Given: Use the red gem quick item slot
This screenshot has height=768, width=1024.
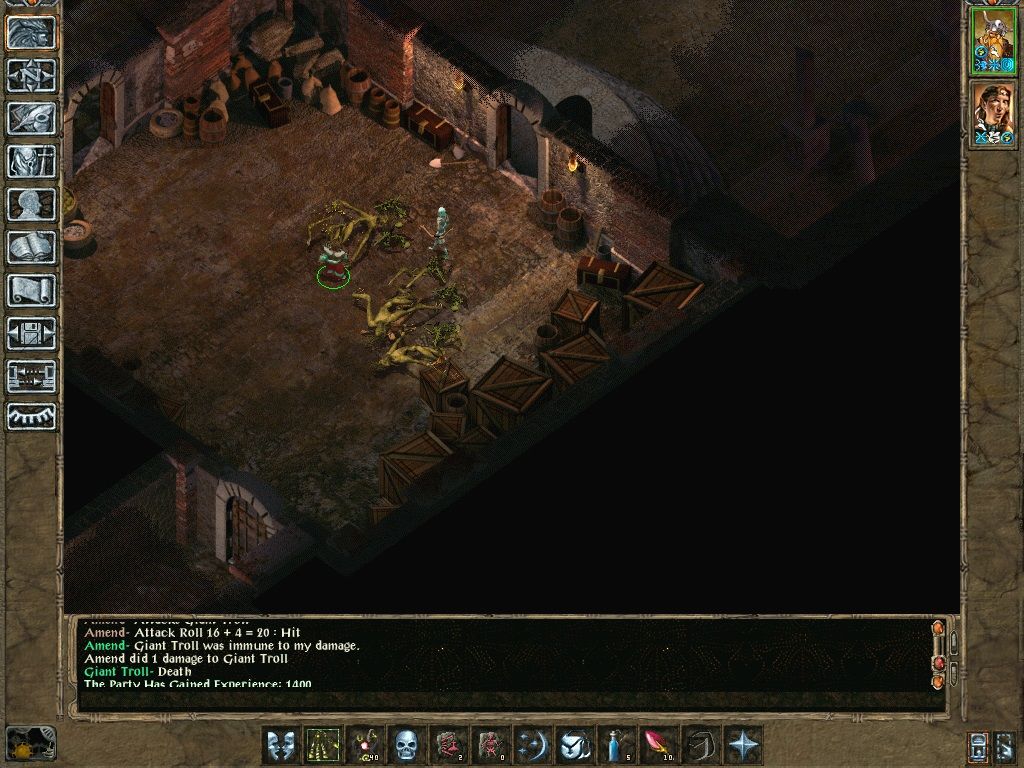Looking at the screenshot, I should point(657,745).
